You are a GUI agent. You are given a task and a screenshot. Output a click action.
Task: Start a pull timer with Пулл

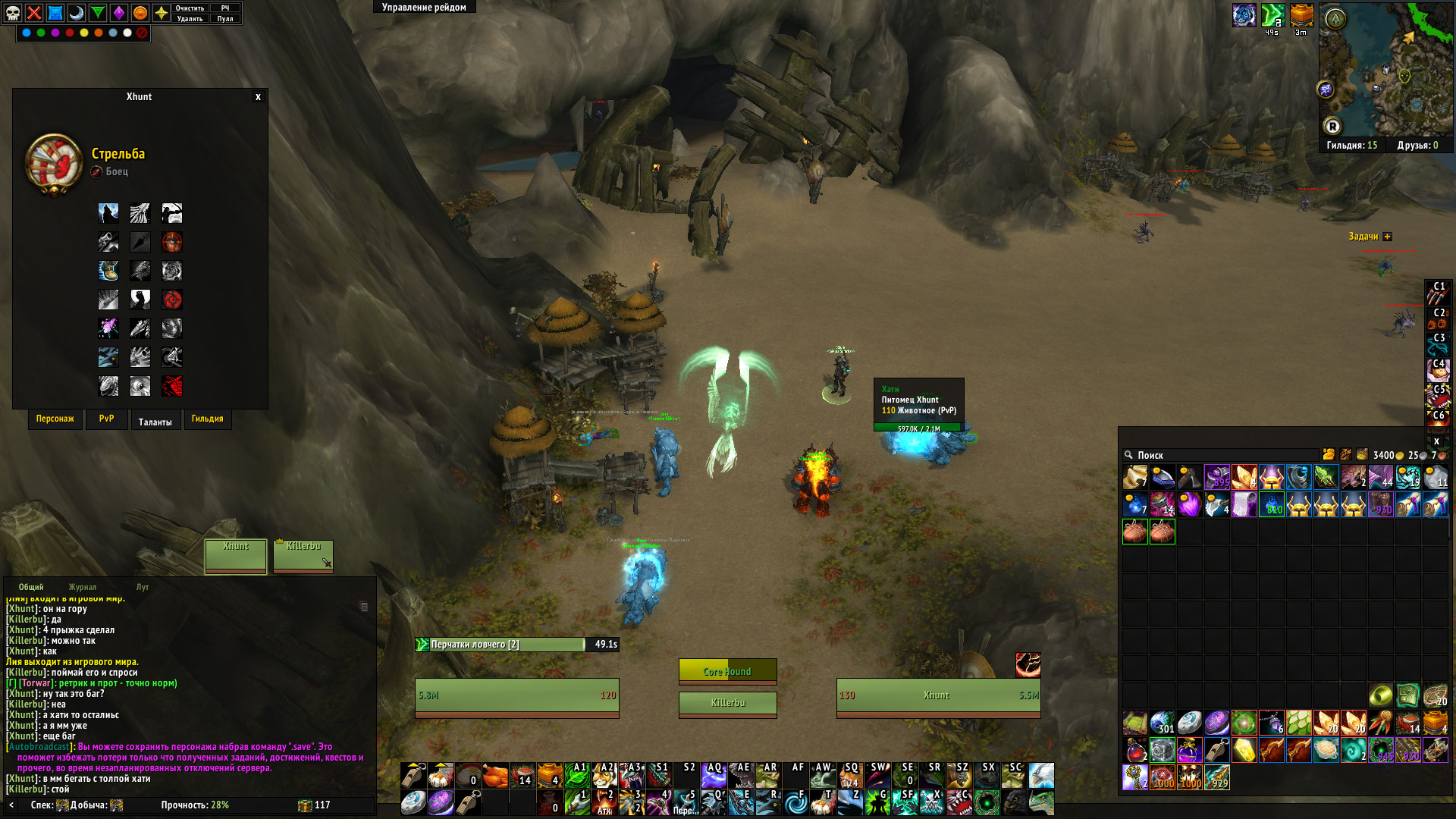point(225,19)
